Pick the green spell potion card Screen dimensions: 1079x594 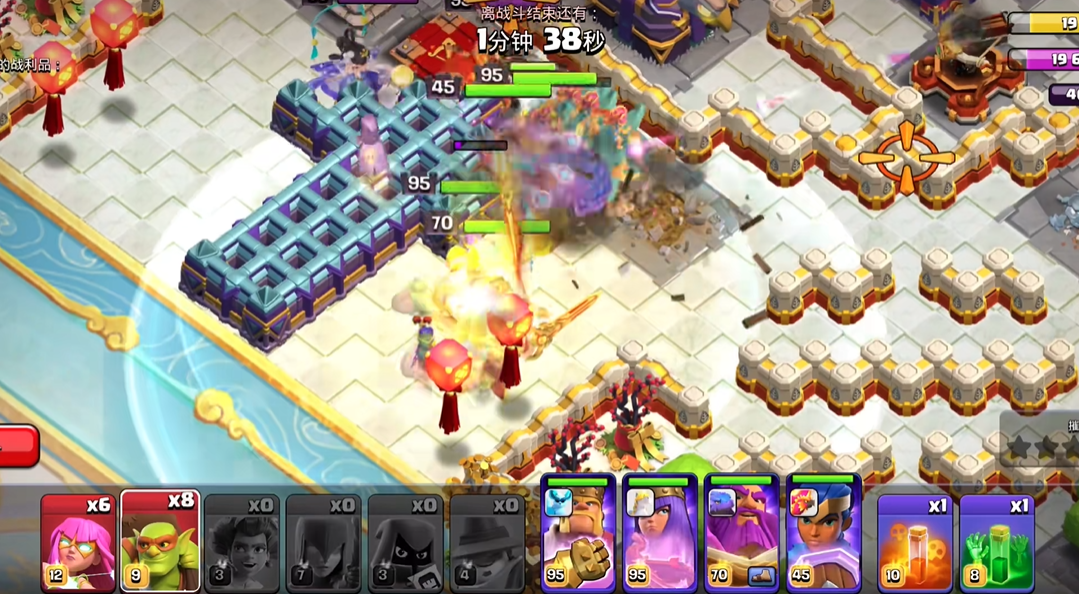(996, 542)
